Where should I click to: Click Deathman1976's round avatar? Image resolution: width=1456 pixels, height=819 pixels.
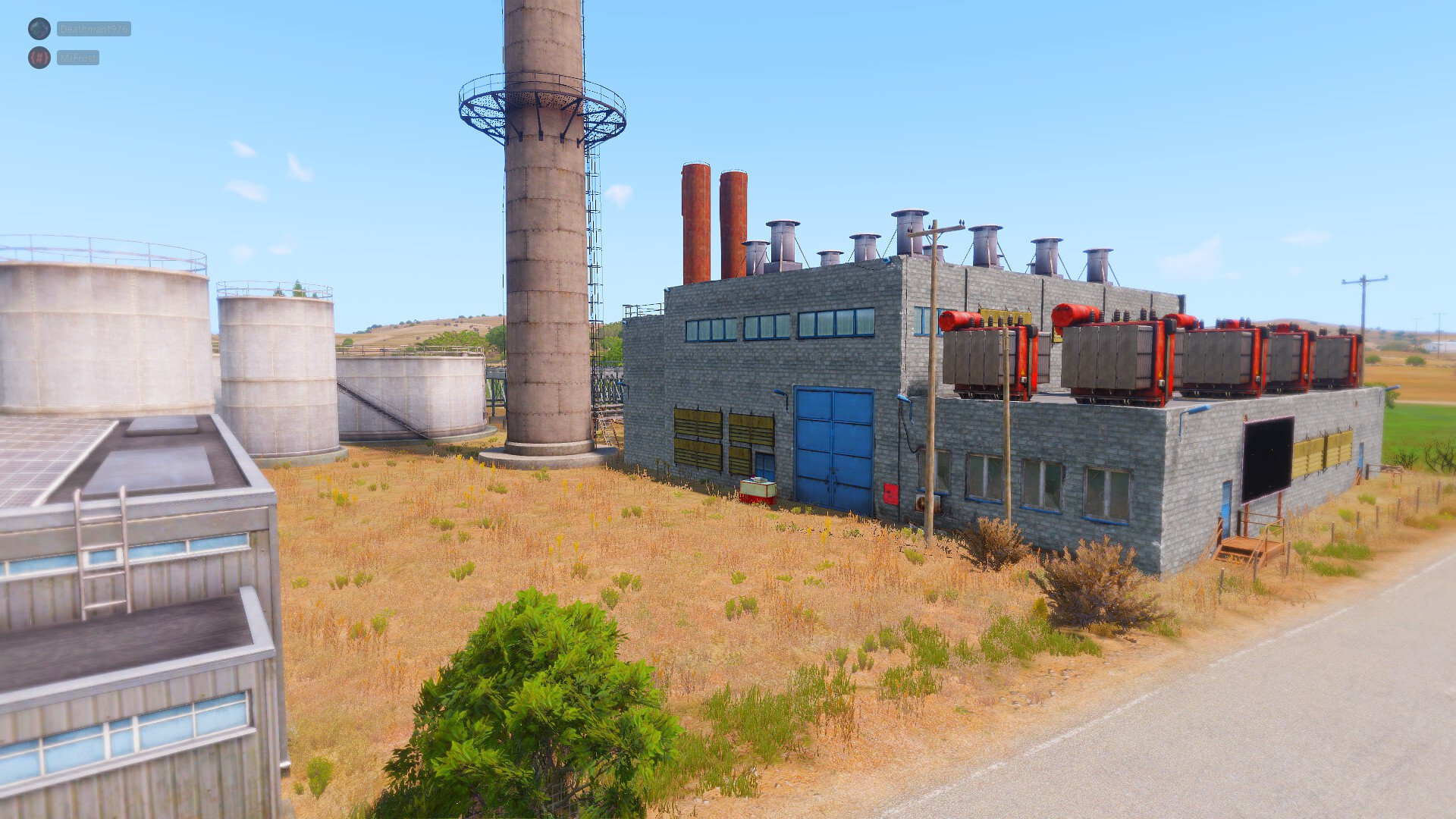(x=39, y=29)
